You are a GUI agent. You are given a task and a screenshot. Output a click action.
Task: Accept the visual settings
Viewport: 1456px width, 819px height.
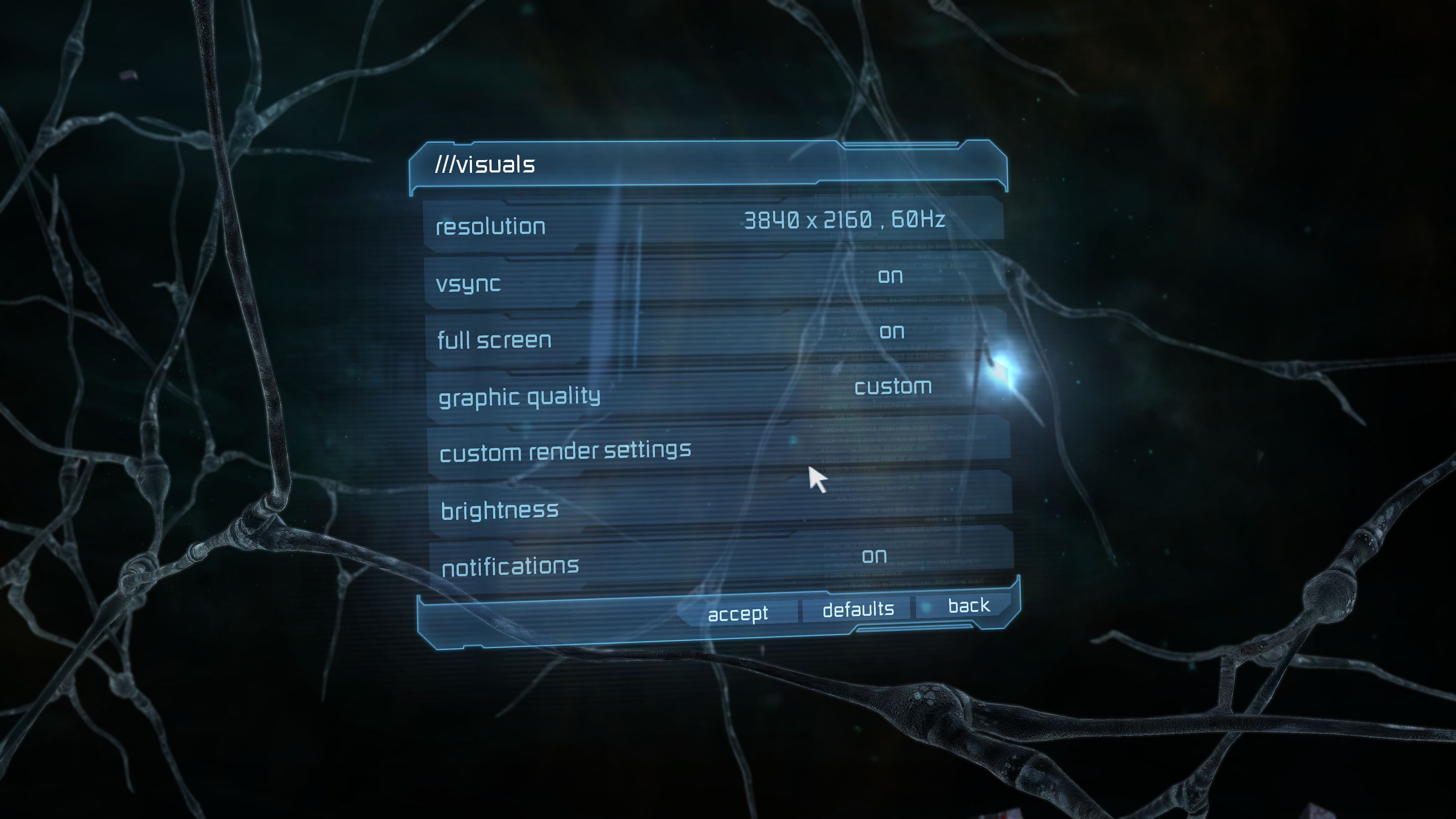point(738,613)
